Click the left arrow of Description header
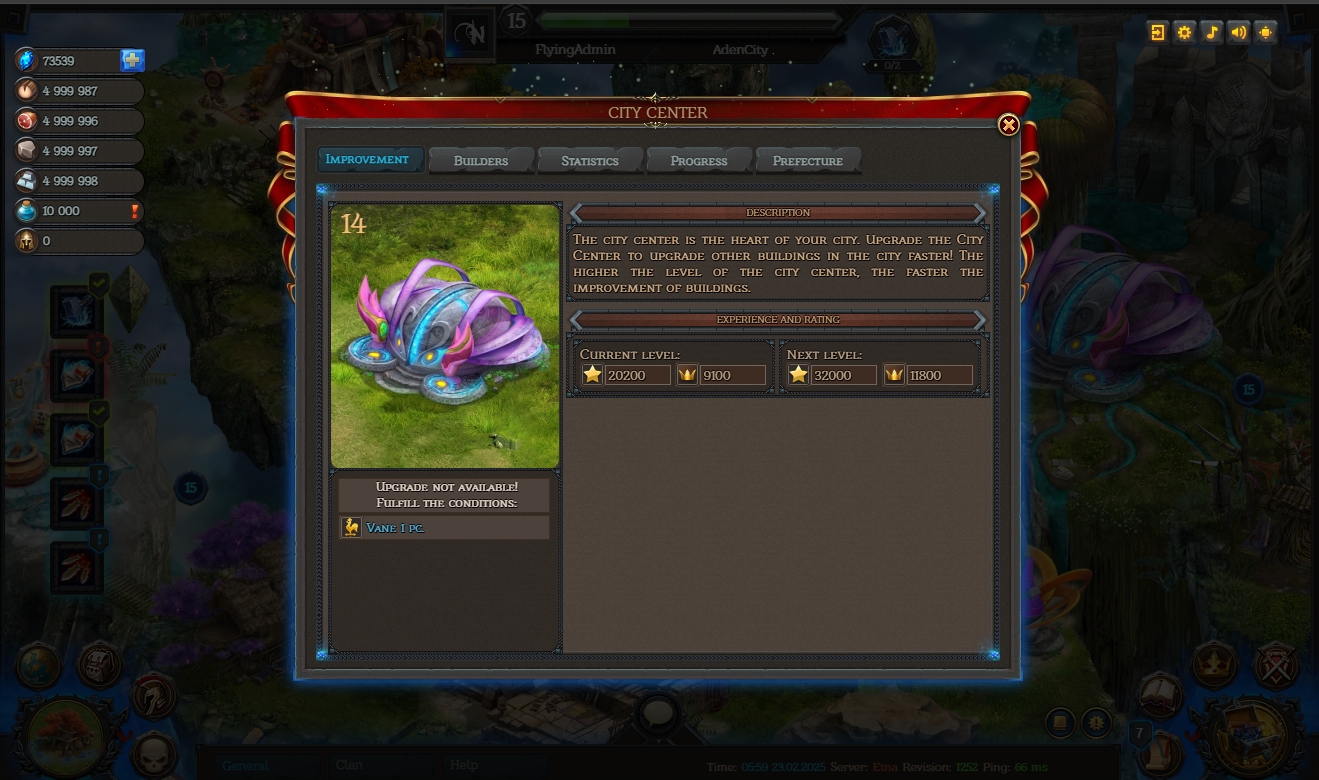The image size is (1319, 780). tap(576, 213)
